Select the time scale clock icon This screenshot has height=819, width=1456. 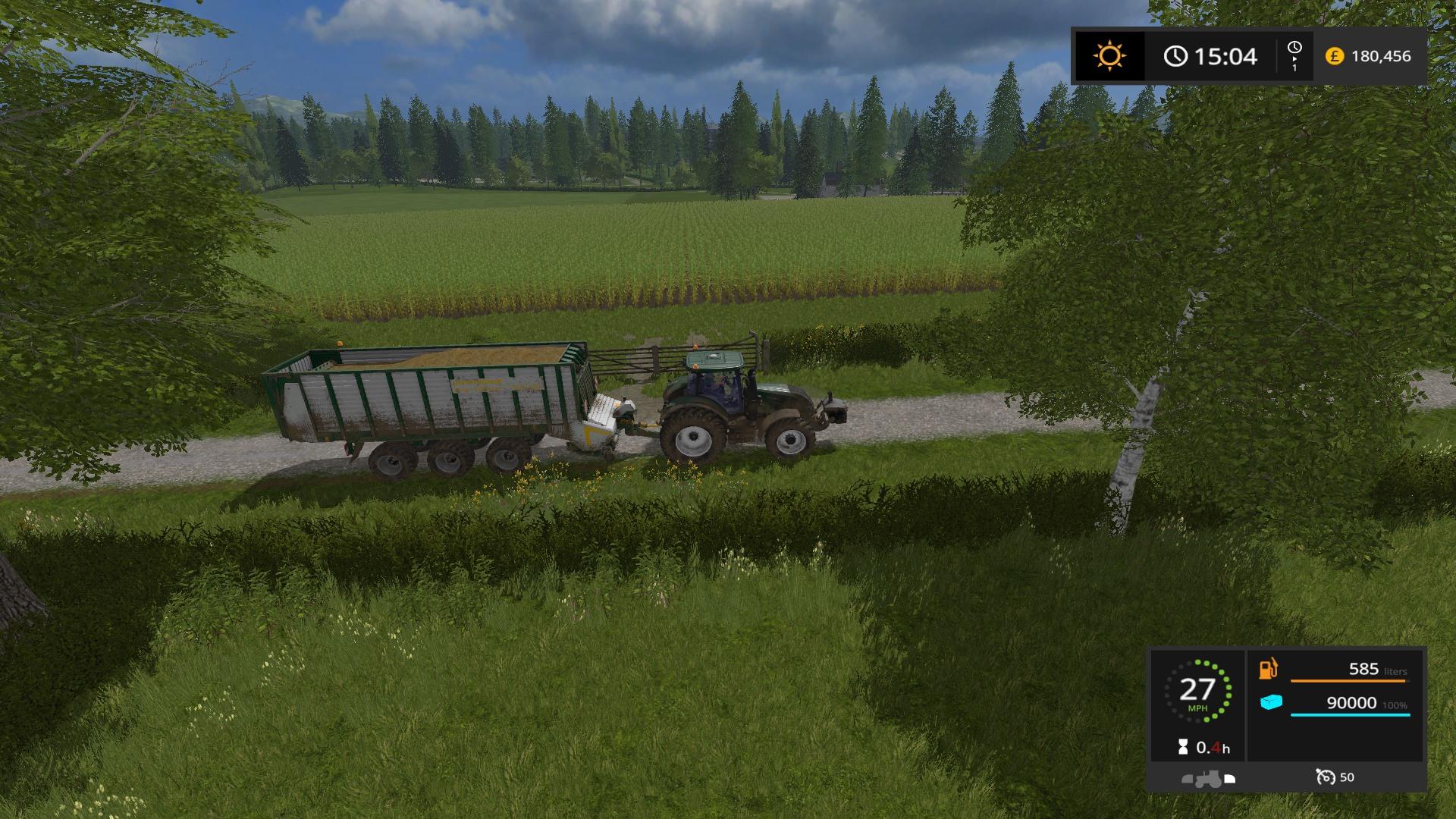tap(1294, 48)
